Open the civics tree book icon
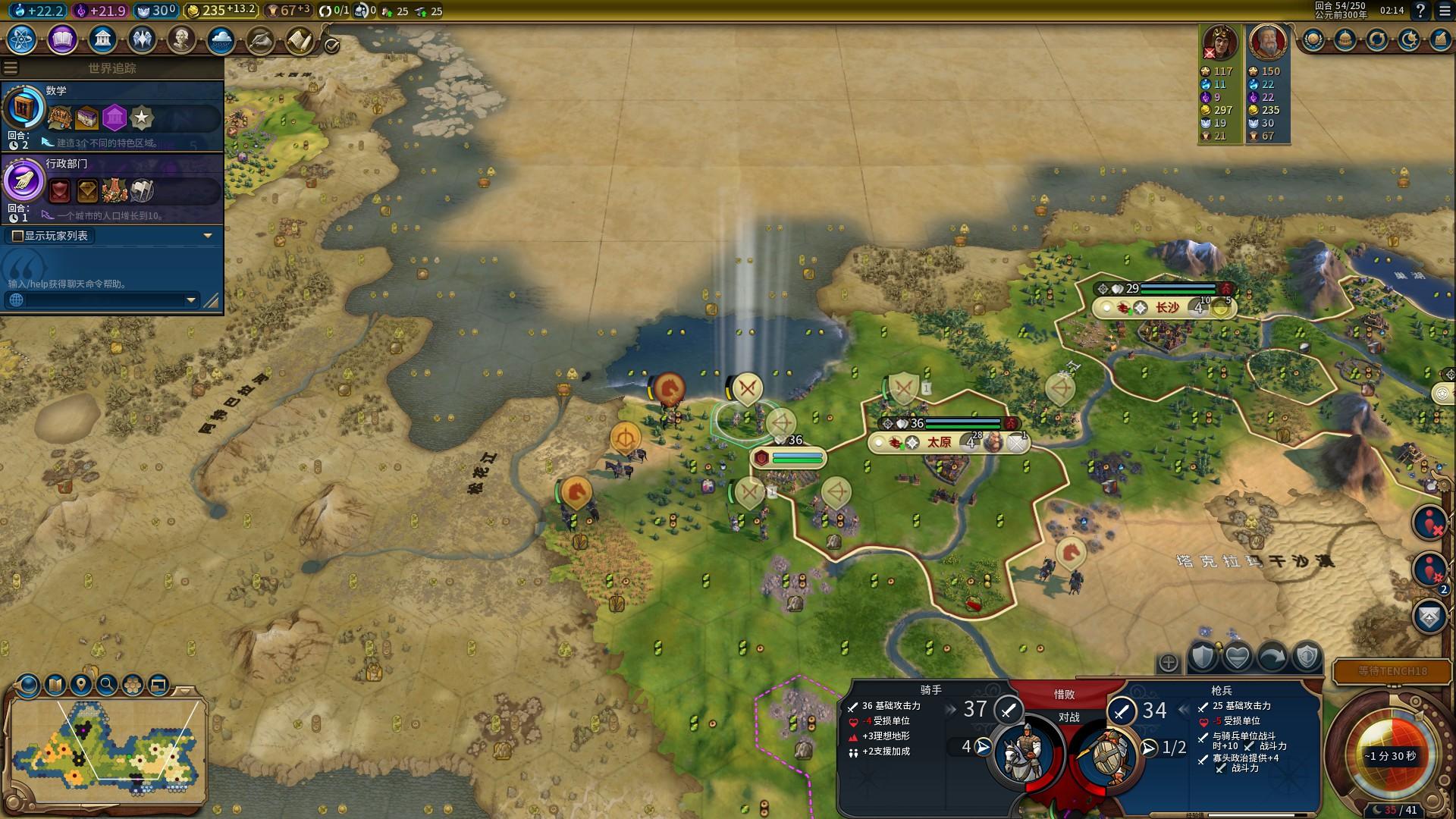 coord(62,39)
